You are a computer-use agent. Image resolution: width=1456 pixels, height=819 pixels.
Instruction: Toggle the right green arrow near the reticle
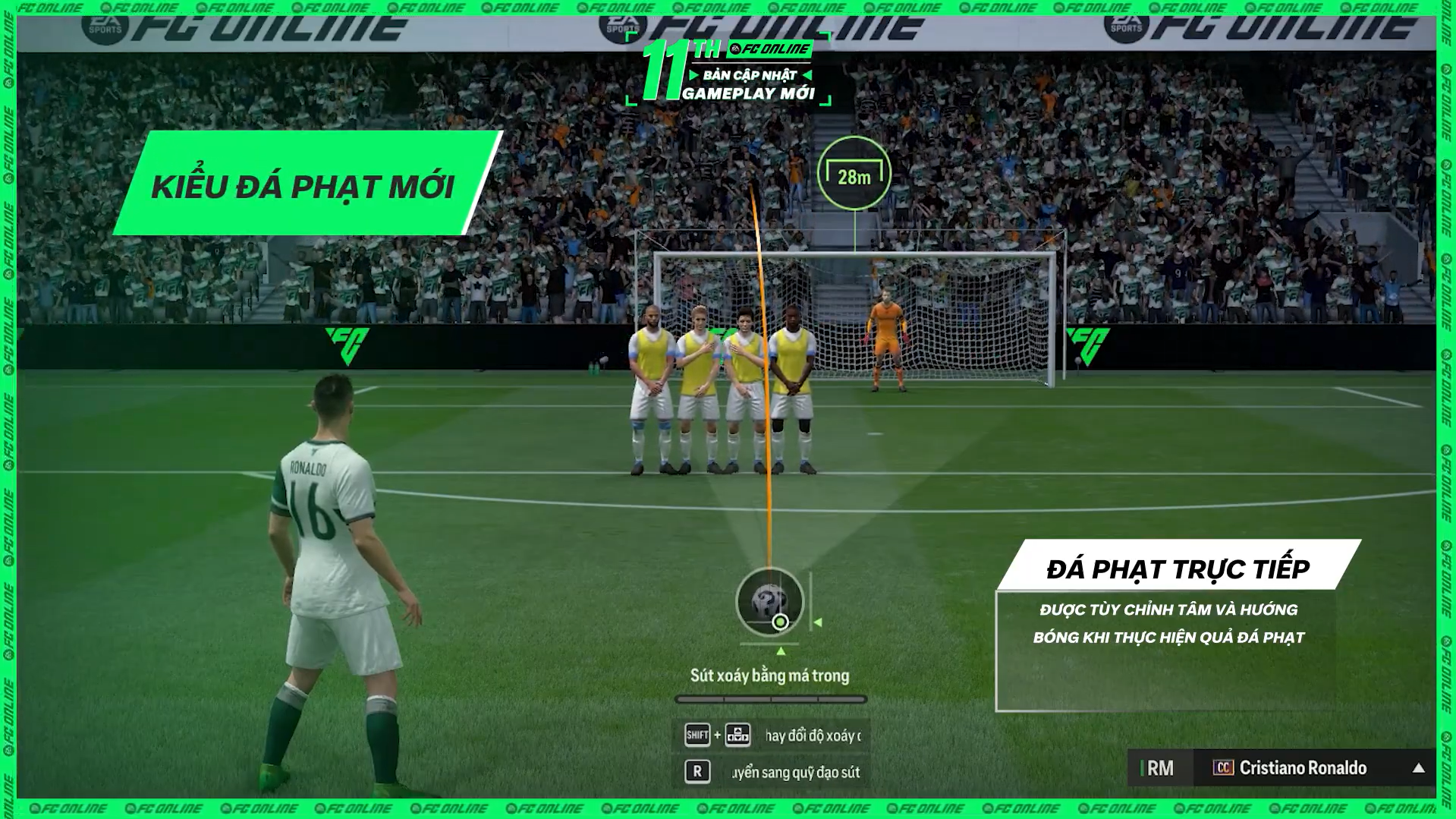coord(819,622)
